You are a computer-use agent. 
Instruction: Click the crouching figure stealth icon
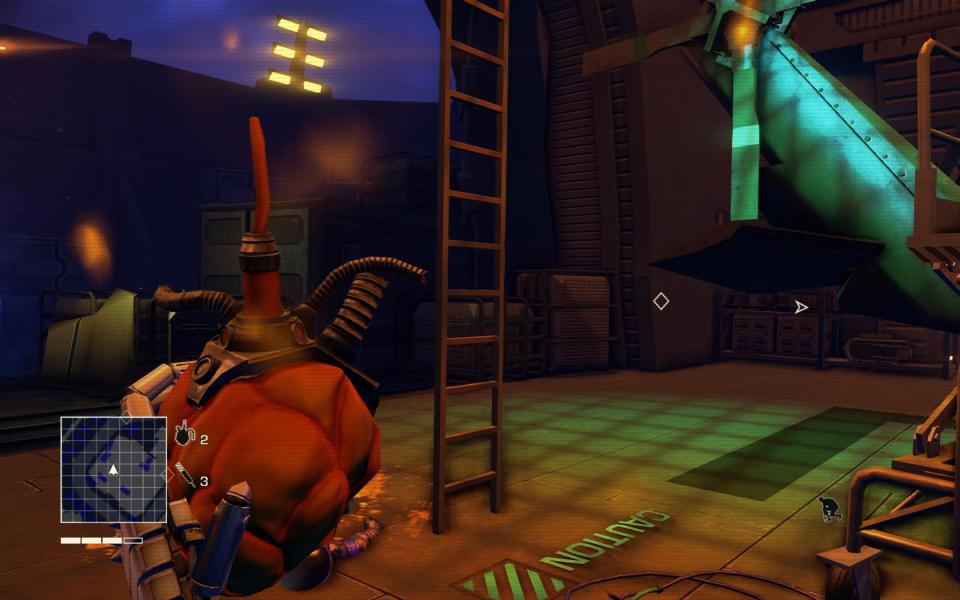click(829, 509)
